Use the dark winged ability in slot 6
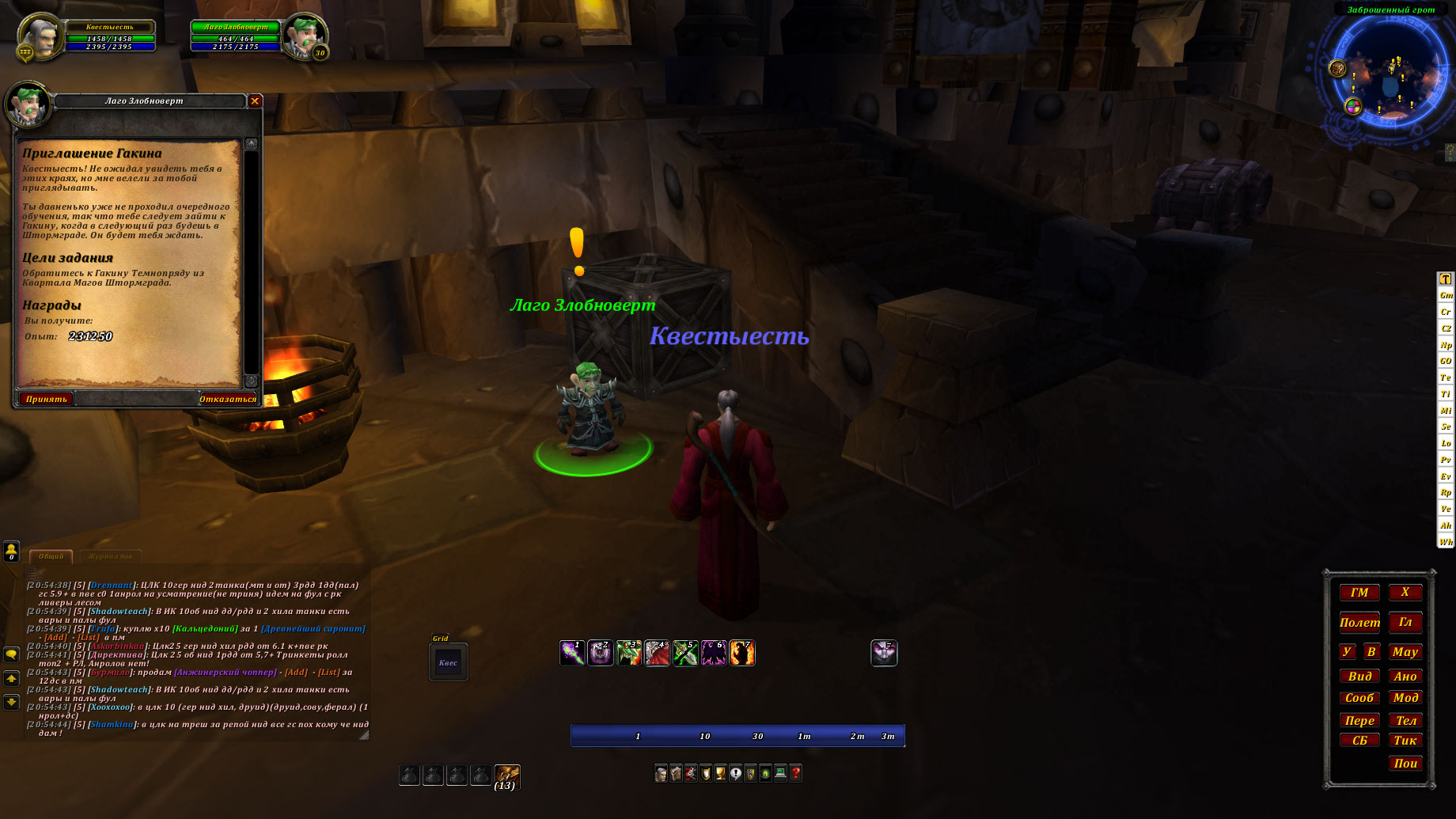This screenshot has height=819, width=1456. coord(714,653)
